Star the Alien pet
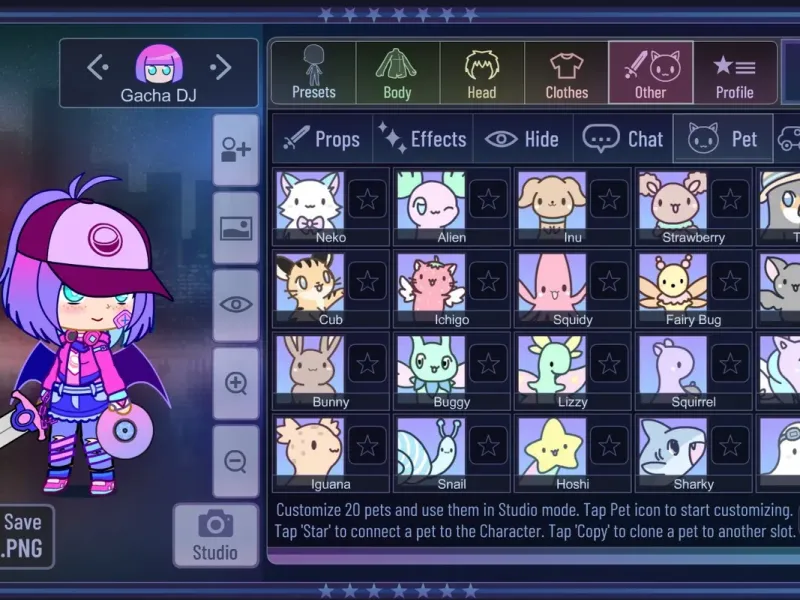The width and height of the screenshot is (800, 600). point(488,199)
